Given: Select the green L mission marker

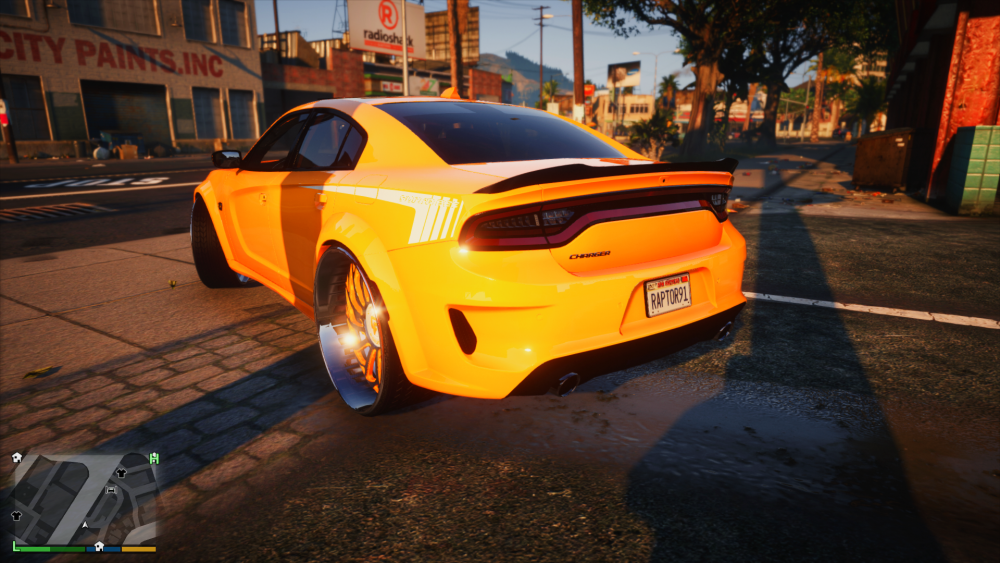Looking at the screenshot, I should 16,546.
